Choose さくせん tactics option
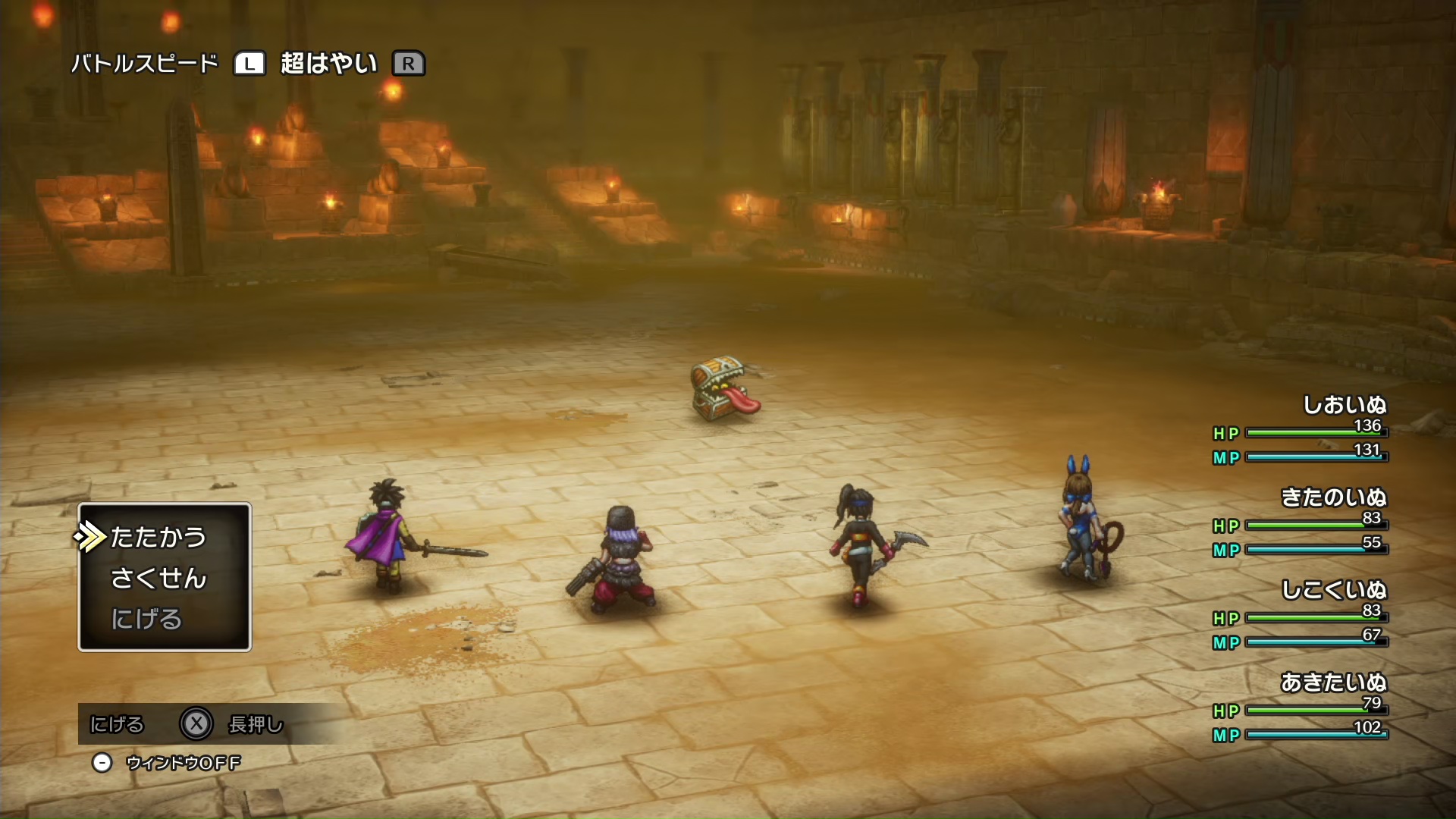1456x819 pixels. [x=158, y=578]
